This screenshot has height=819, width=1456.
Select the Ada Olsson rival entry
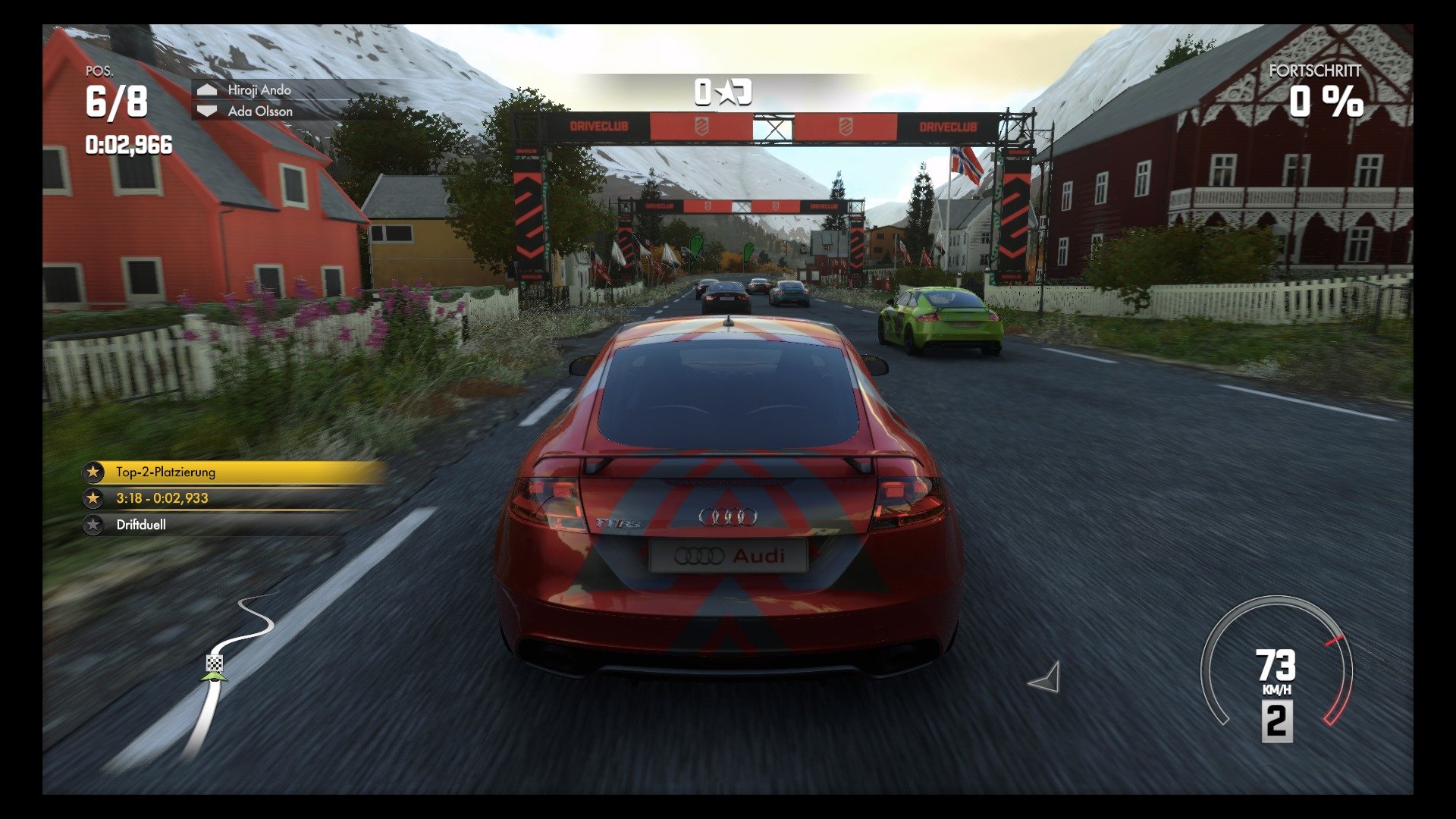pos(259,111)
